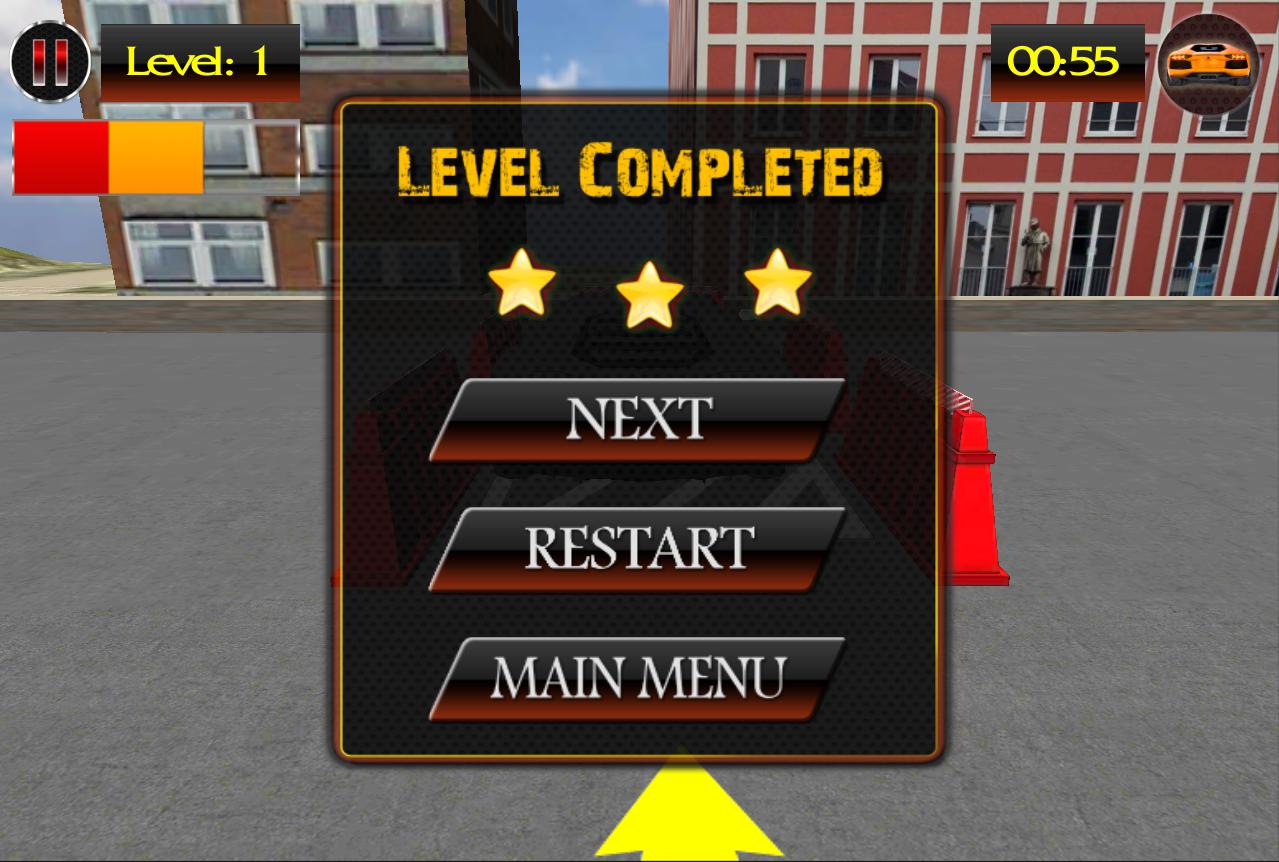Tap the orange car camera icon
This screenshot has width=1279, height=862.
(x=1209, y=63)
